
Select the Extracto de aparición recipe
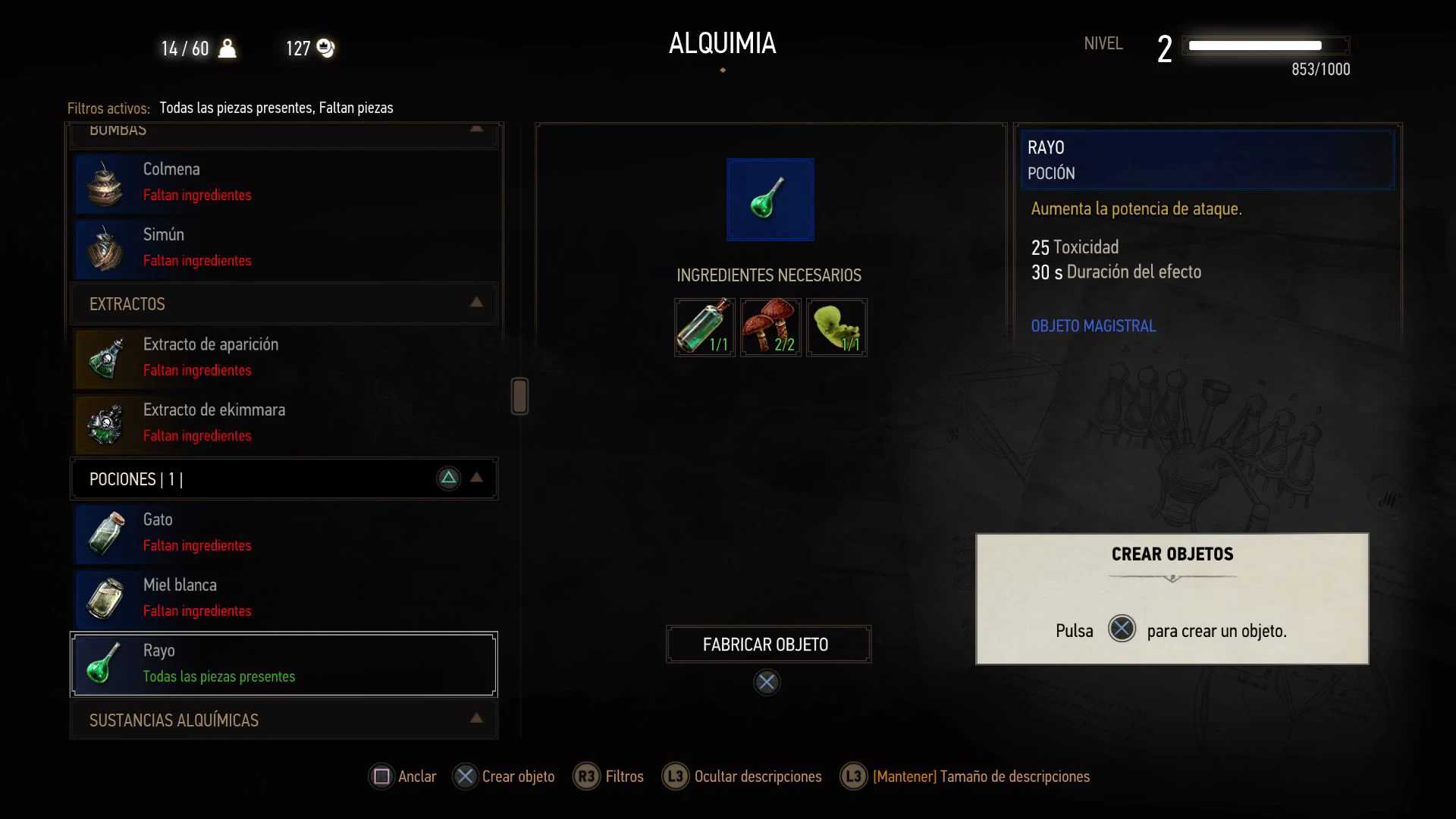tap(285, 358)
